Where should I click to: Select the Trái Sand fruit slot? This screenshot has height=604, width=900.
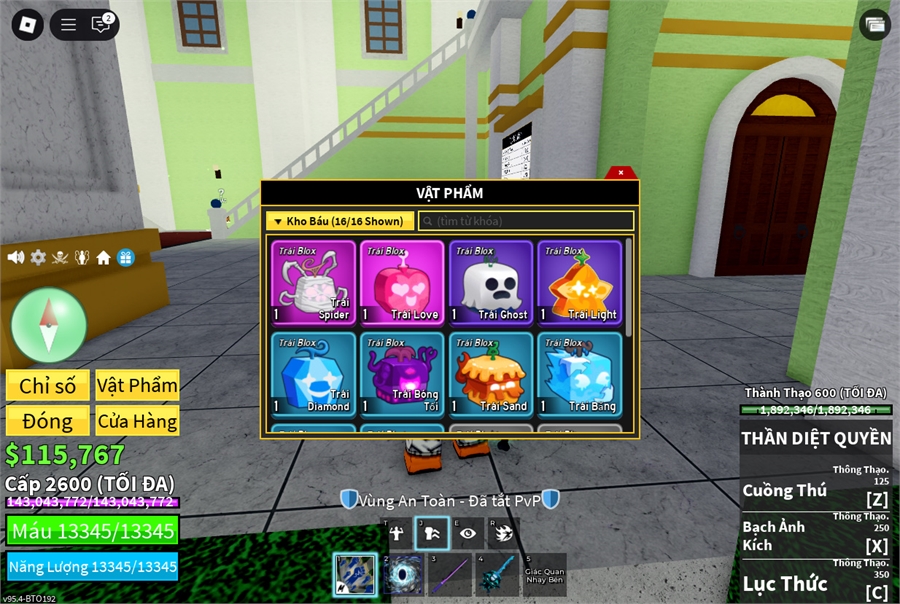(491, 374)
